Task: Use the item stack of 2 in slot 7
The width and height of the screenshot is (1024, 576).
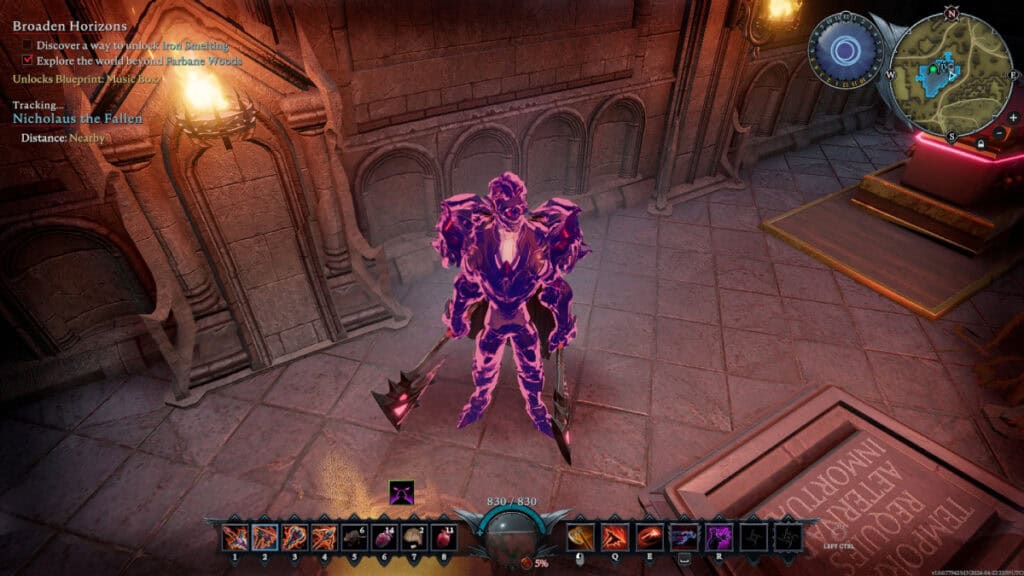Action: point(413,538)
